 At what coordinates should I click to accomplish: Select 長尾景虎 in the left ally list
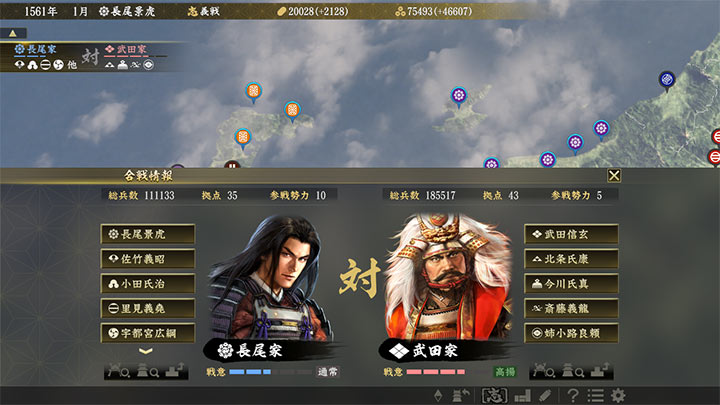pyautogui.click(x=147, y=234)
